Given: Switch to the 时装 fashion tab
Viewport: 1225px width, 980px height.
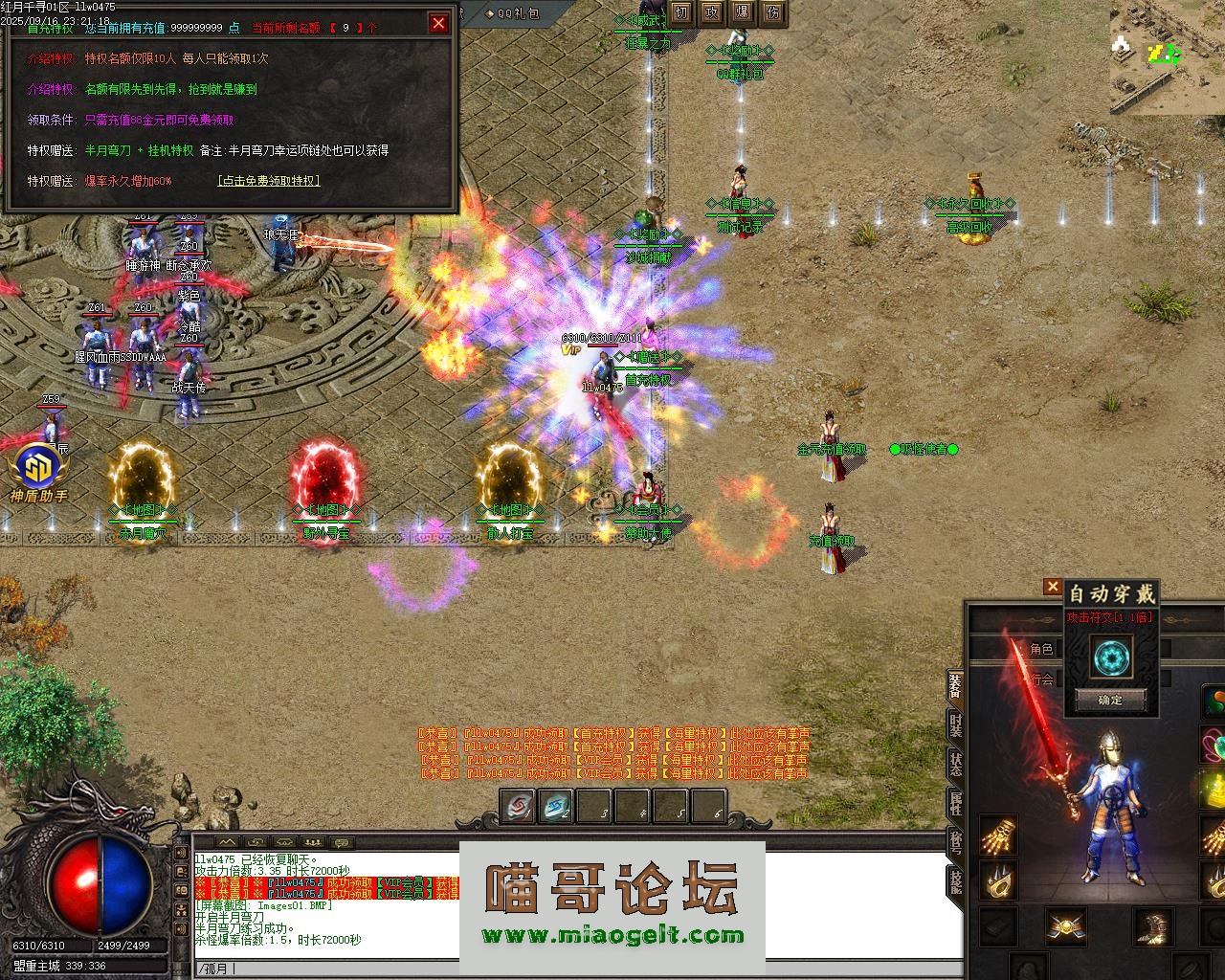Looking at the screenshot, I should 955,724.
